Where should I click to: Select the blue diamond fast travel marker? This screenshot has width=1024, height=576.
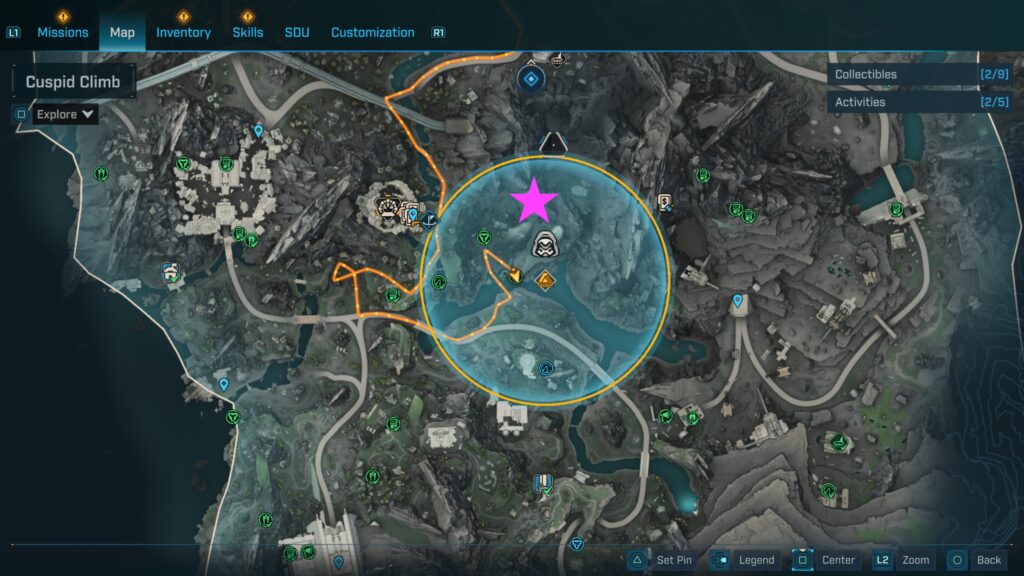point(529,77)
